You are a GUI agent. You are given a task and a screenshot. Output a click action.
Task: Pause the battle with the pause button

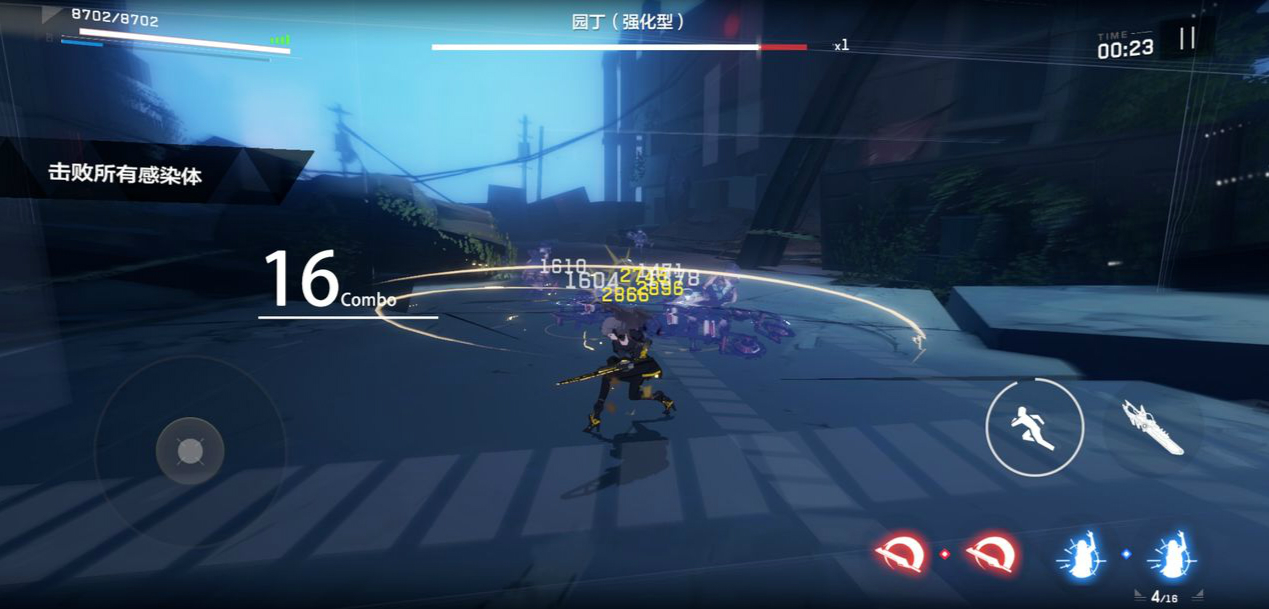point(1187,39)
